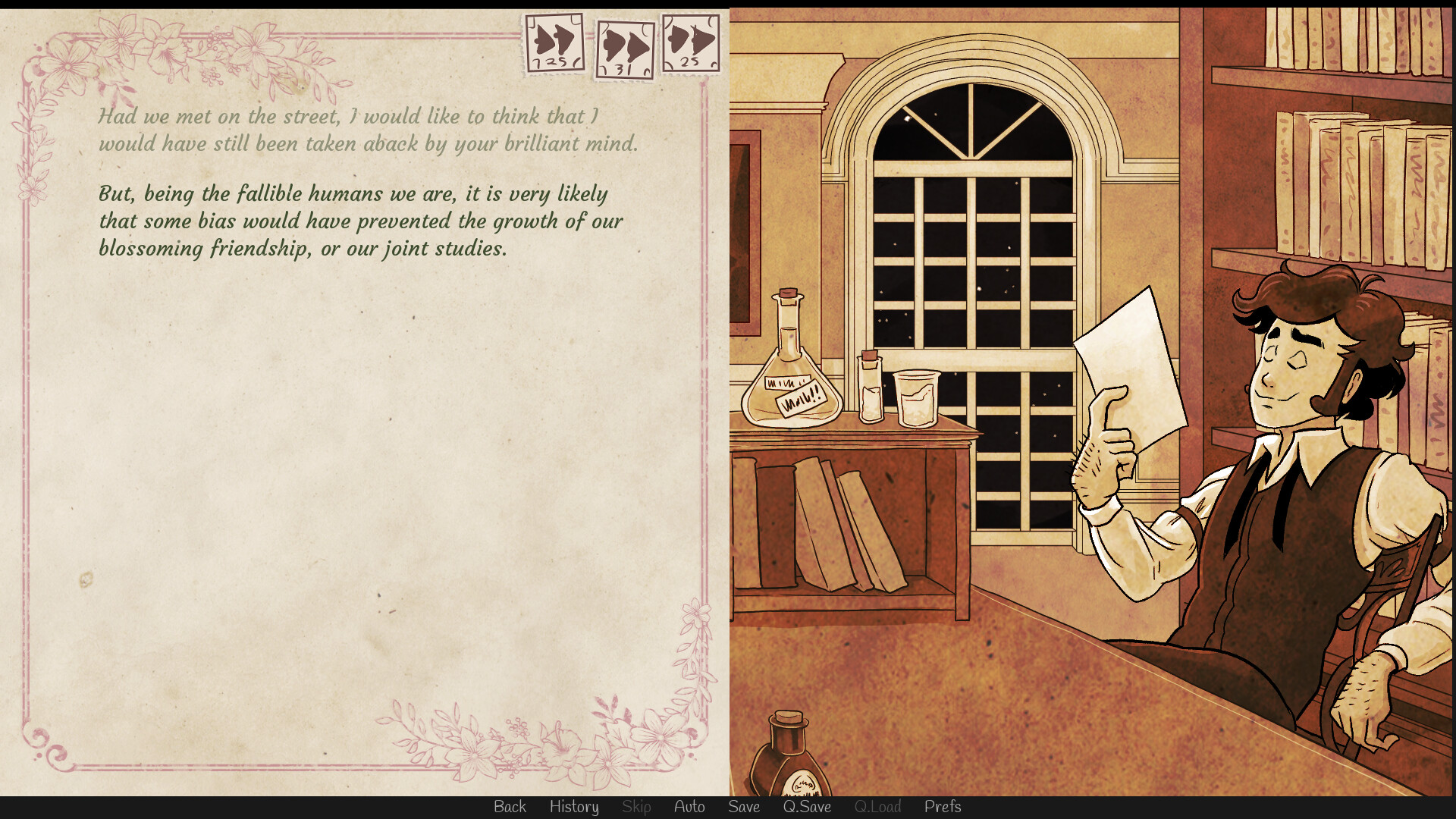Go back with the Back button
Image resolution: width=1456 pixels, height=819 pixels.
point(510,807)
